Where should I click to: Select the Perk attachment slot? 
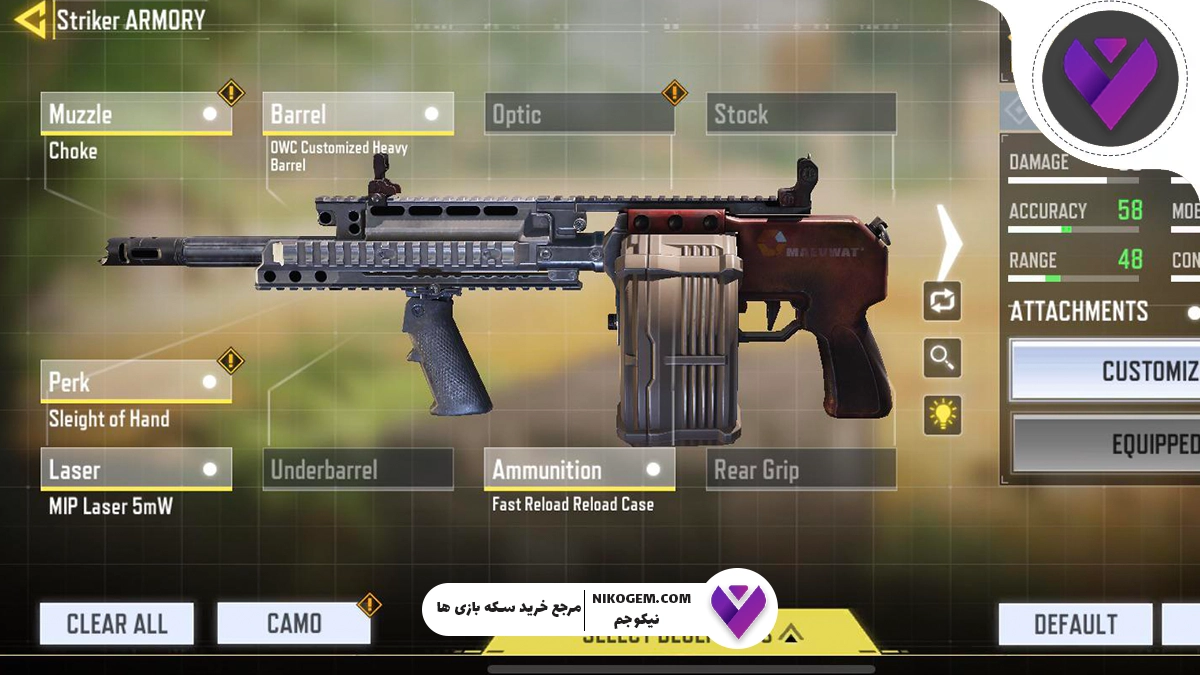pyautogui.click(x=136, y=382)
